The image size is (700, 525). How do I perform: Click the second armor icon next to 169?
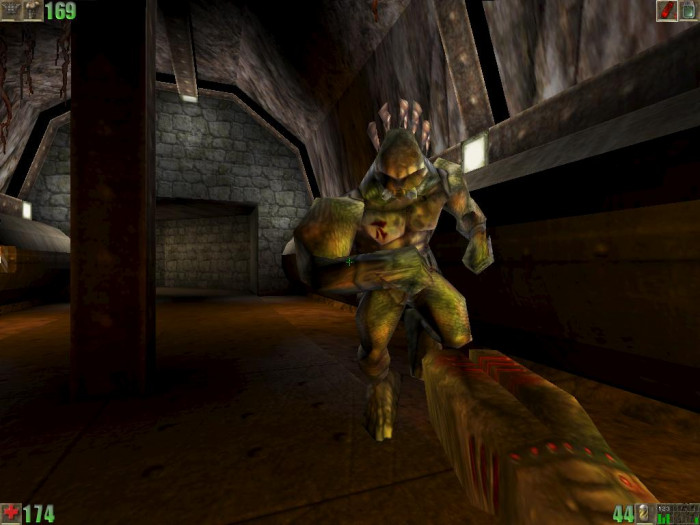33,10
